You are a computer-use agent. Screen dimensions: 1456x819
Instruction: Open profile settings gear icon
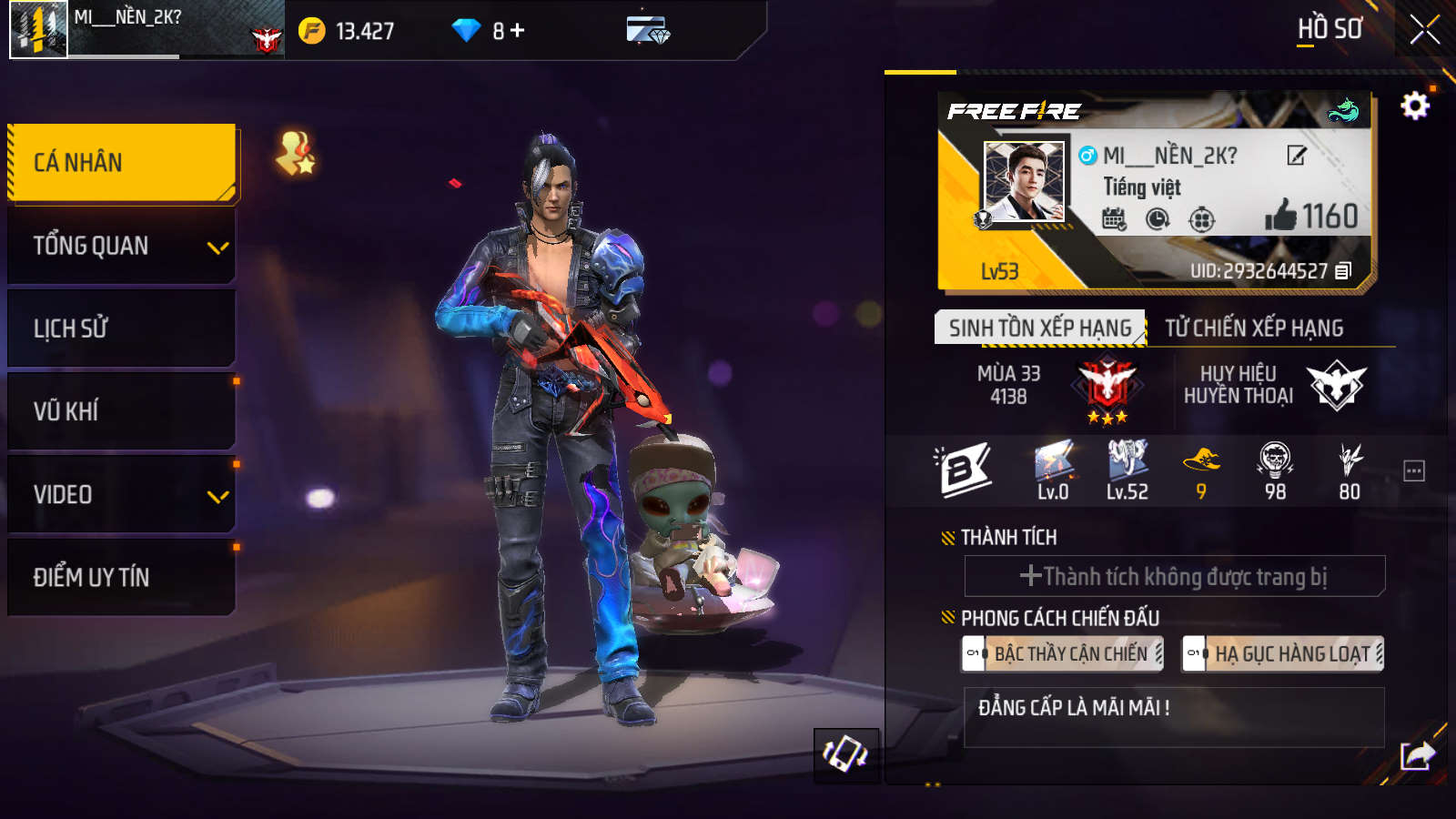coord(1414,106)
